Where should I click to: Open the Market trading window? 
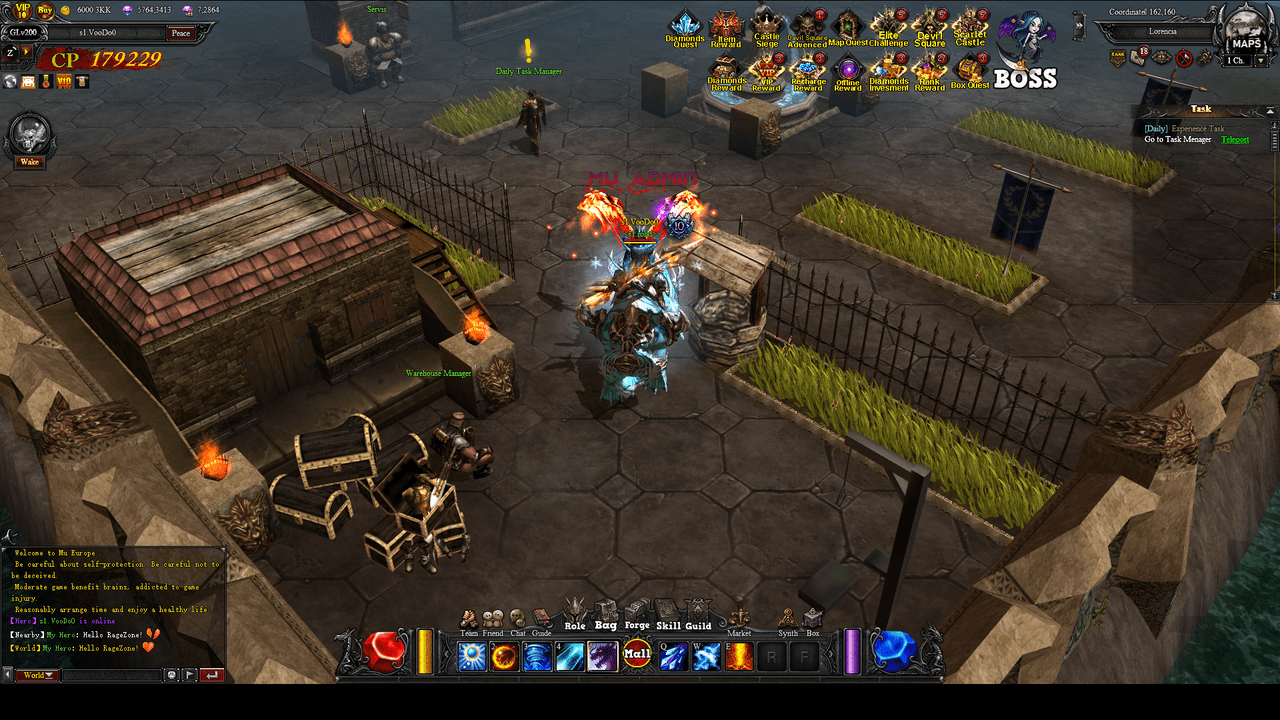pos(739,621)
